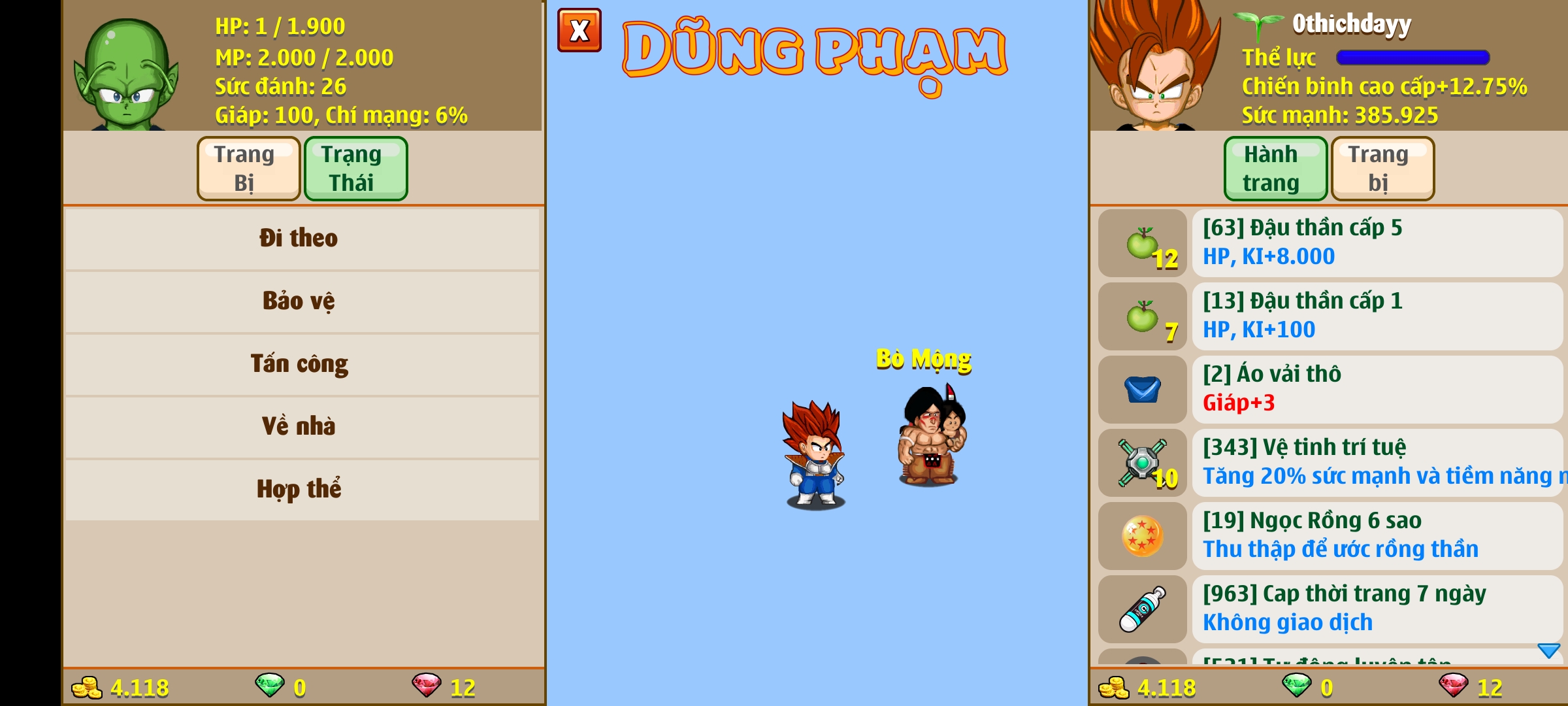Switch to the Trang Bị tab

pos(248,169)
